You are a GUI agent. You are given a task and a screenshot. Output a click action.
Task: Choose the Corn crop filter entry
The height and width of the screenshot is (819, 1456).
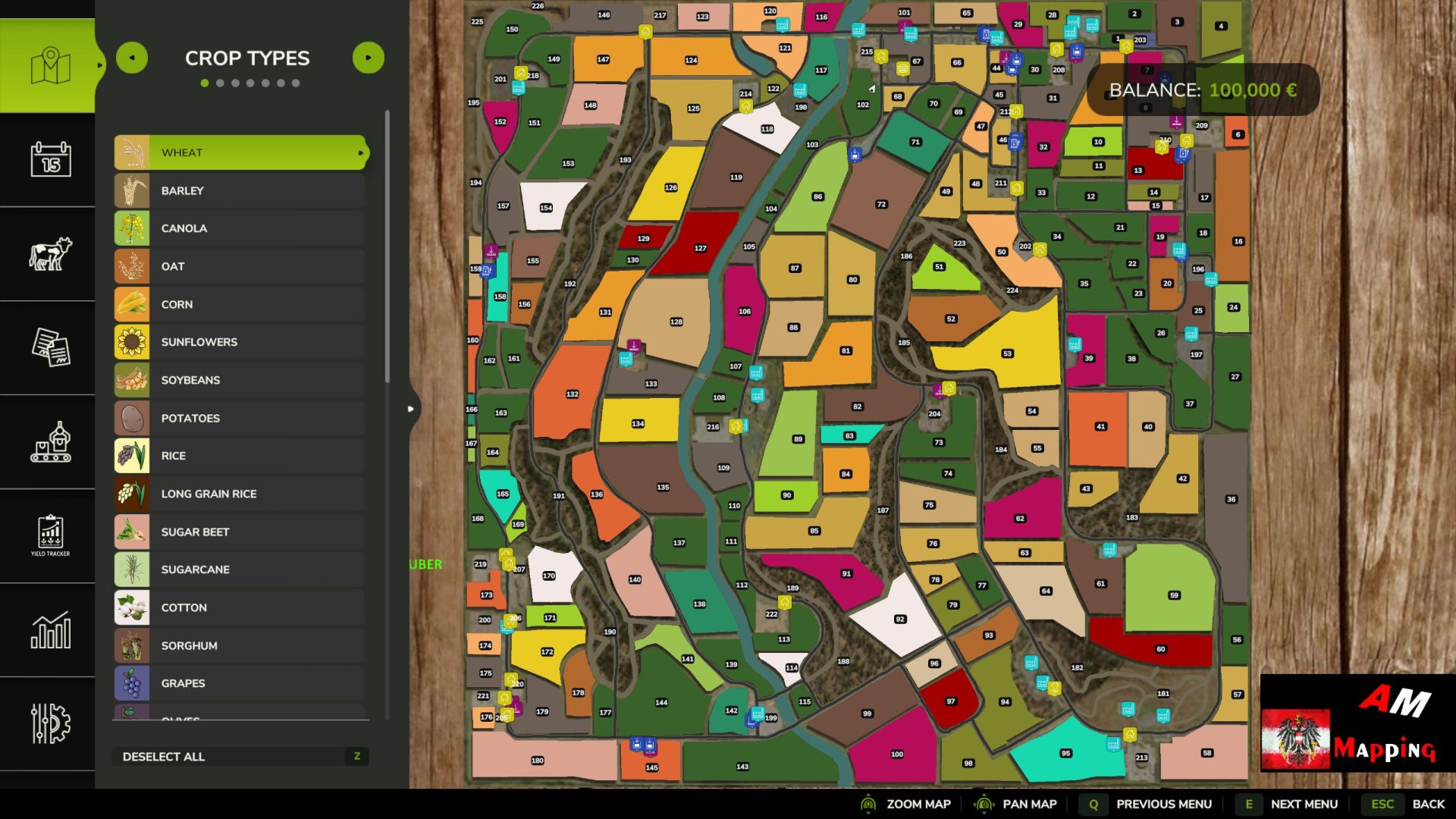pos(240,304)
